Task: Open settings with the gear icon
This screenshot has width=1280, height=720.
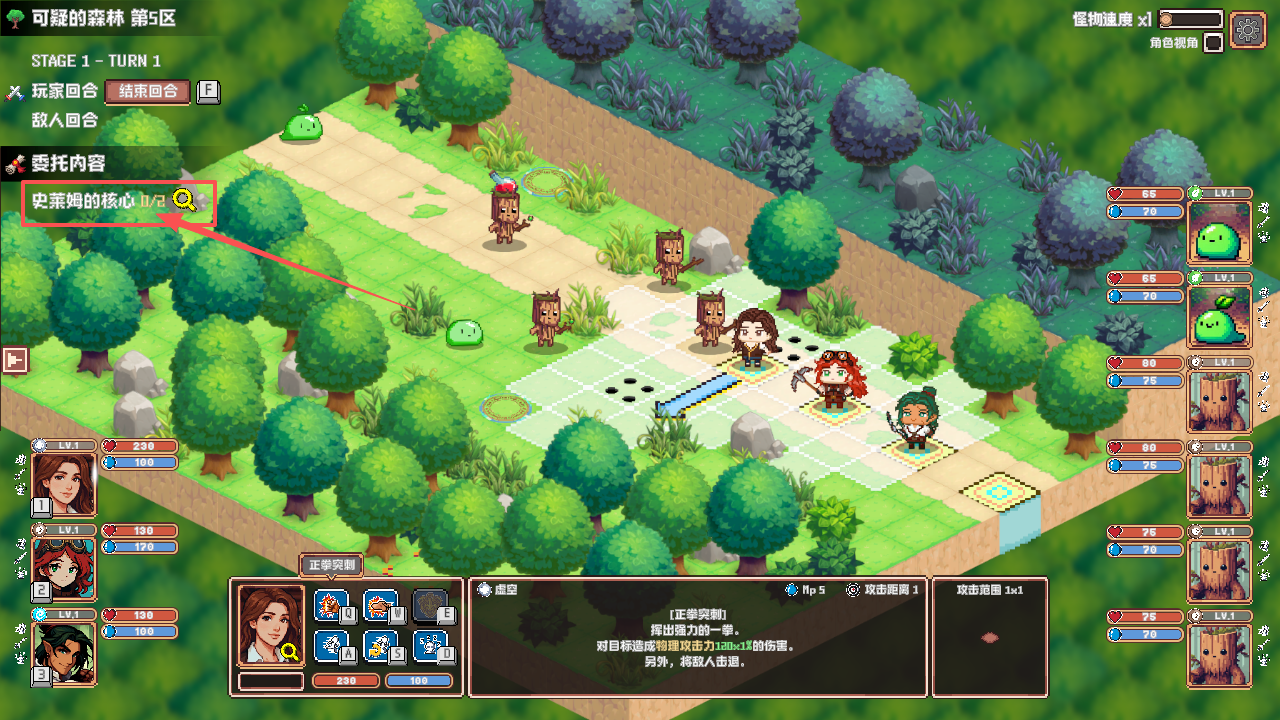Action: 1247,28
